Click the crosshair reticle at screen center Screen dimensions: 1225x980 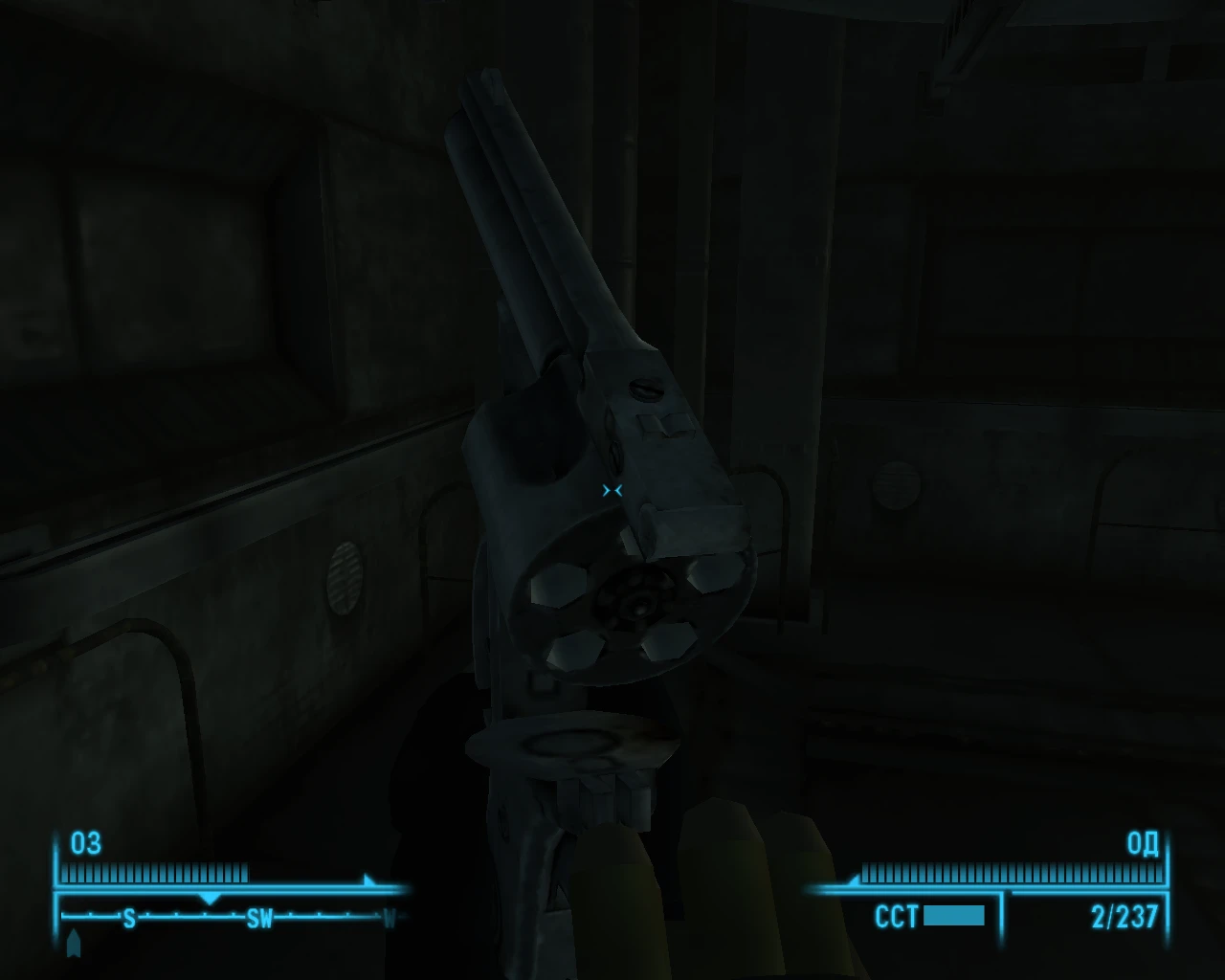point(612,490)
